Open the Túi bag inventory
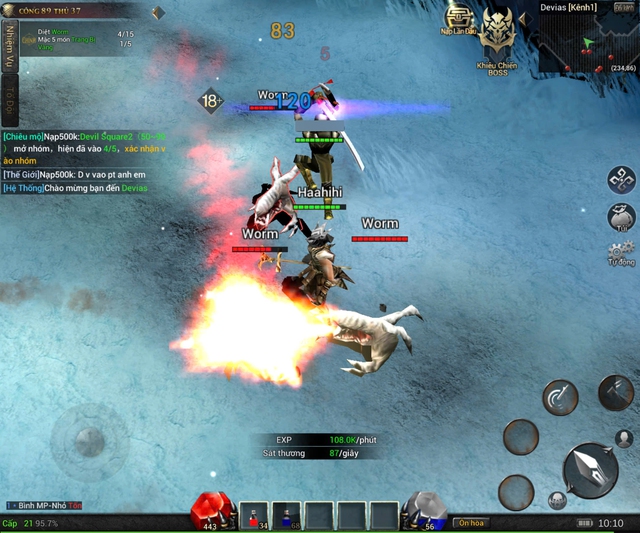This screenshot has height=533, width=640. click(x=621, y=217)
